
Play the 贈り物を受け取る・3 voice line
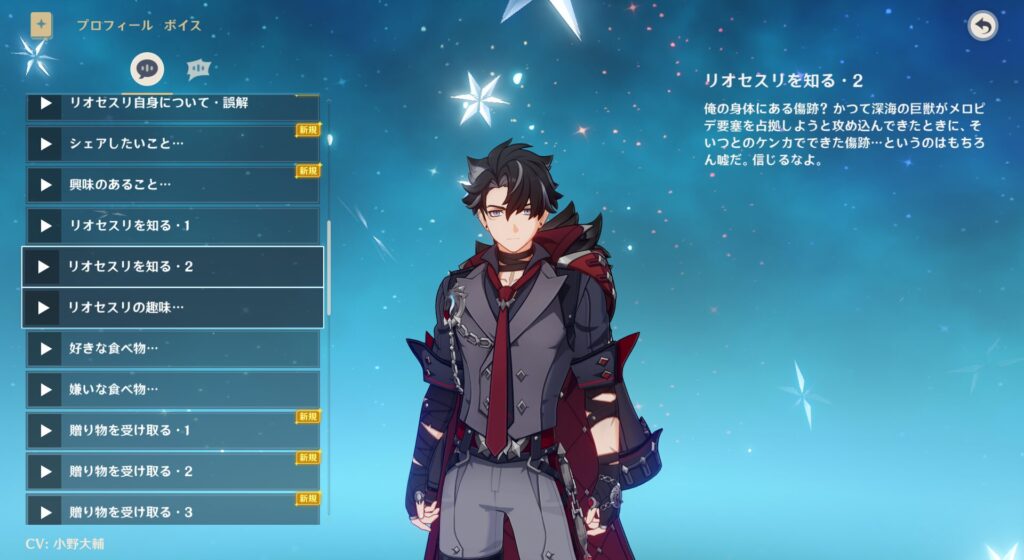click(45, 512)
